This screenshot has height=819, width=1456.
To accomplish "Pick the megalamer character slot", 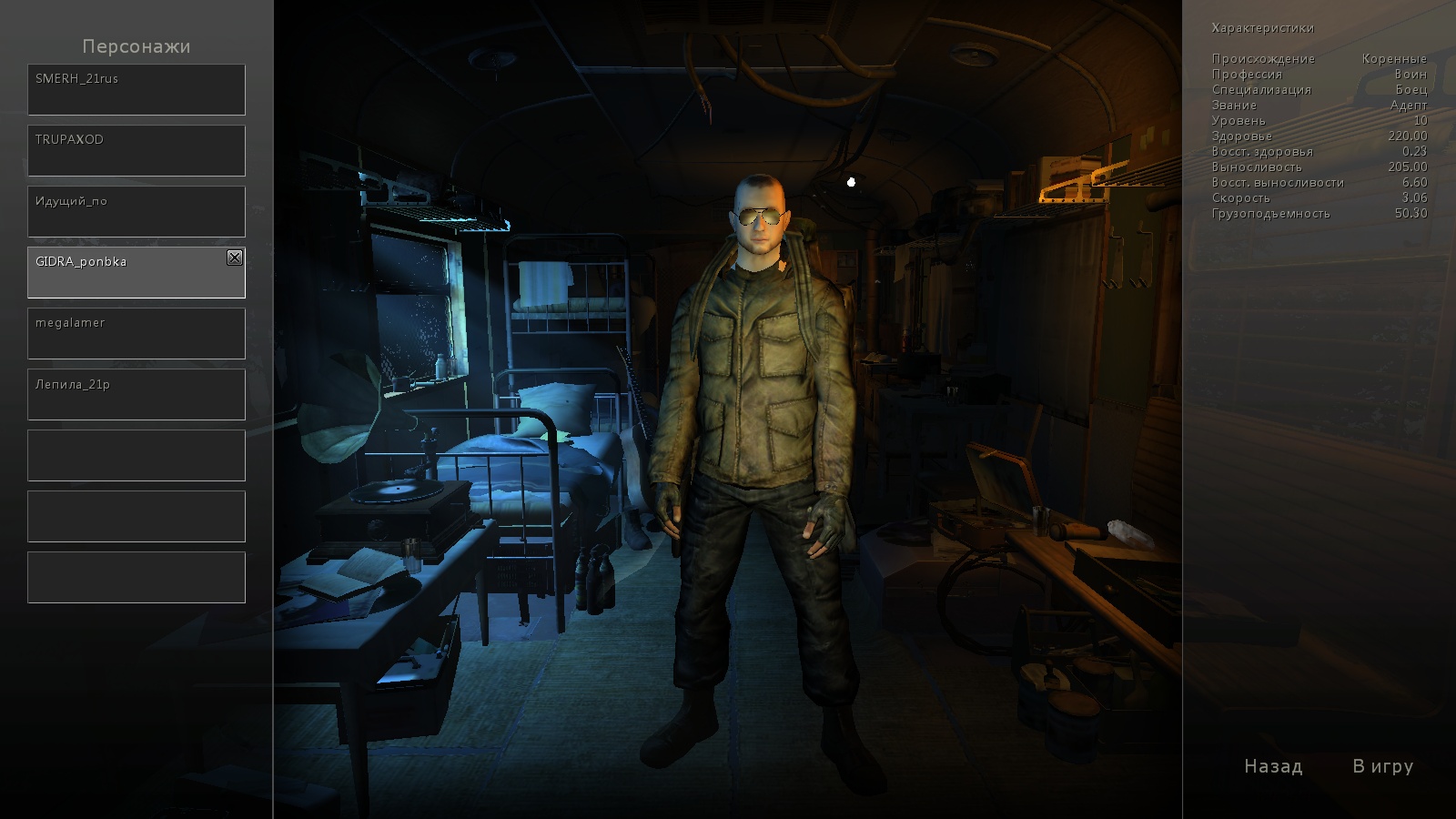I will coord(136,333).
